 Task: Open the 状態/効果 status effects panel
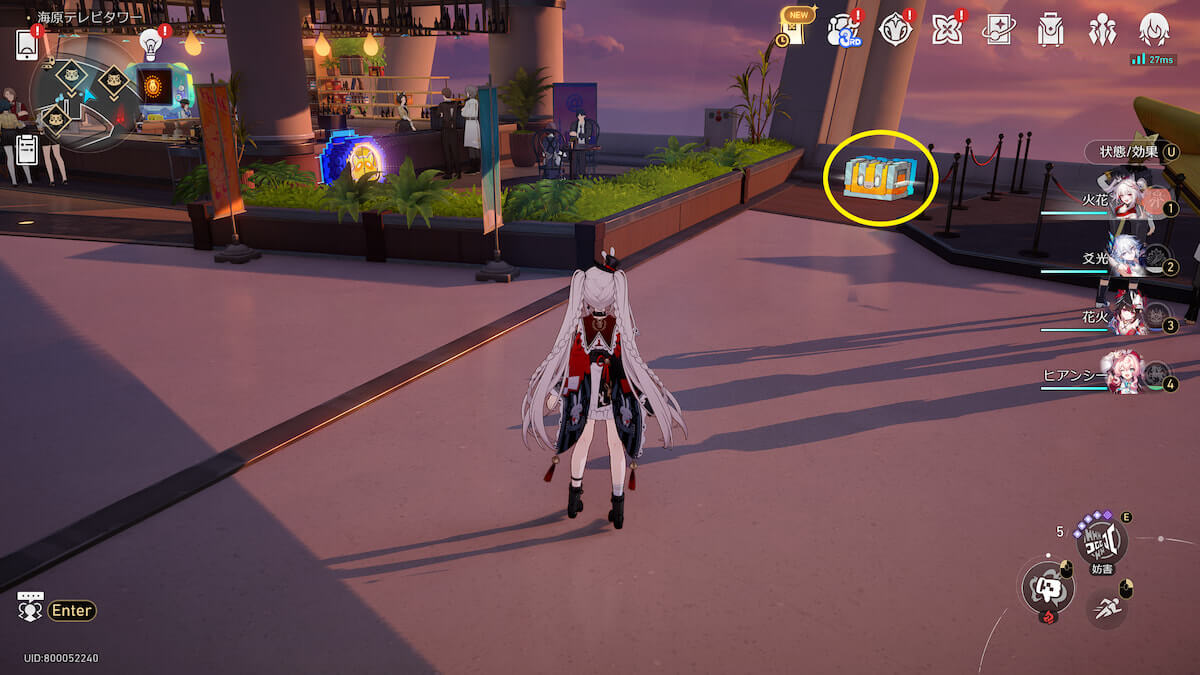tap(1132, 152)
